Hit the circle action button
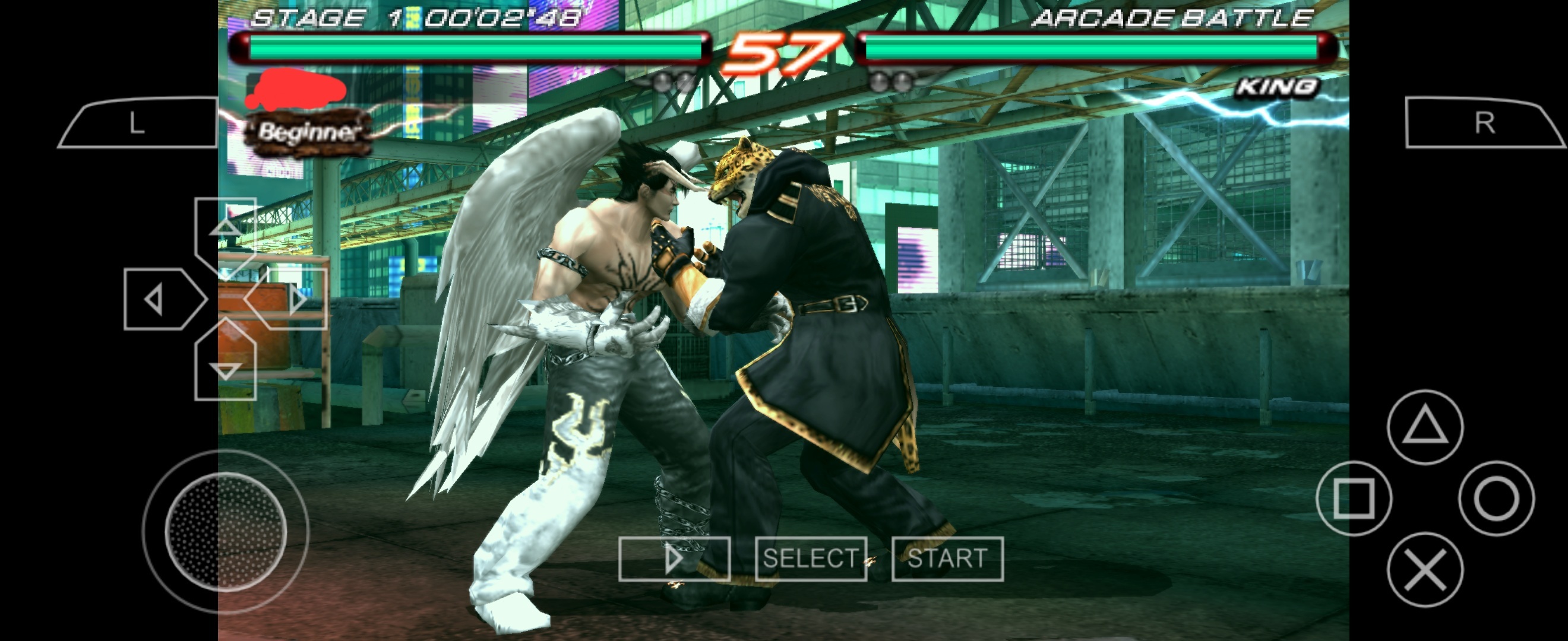This screenshot has width=1568, height=641. pos(1496,499)
